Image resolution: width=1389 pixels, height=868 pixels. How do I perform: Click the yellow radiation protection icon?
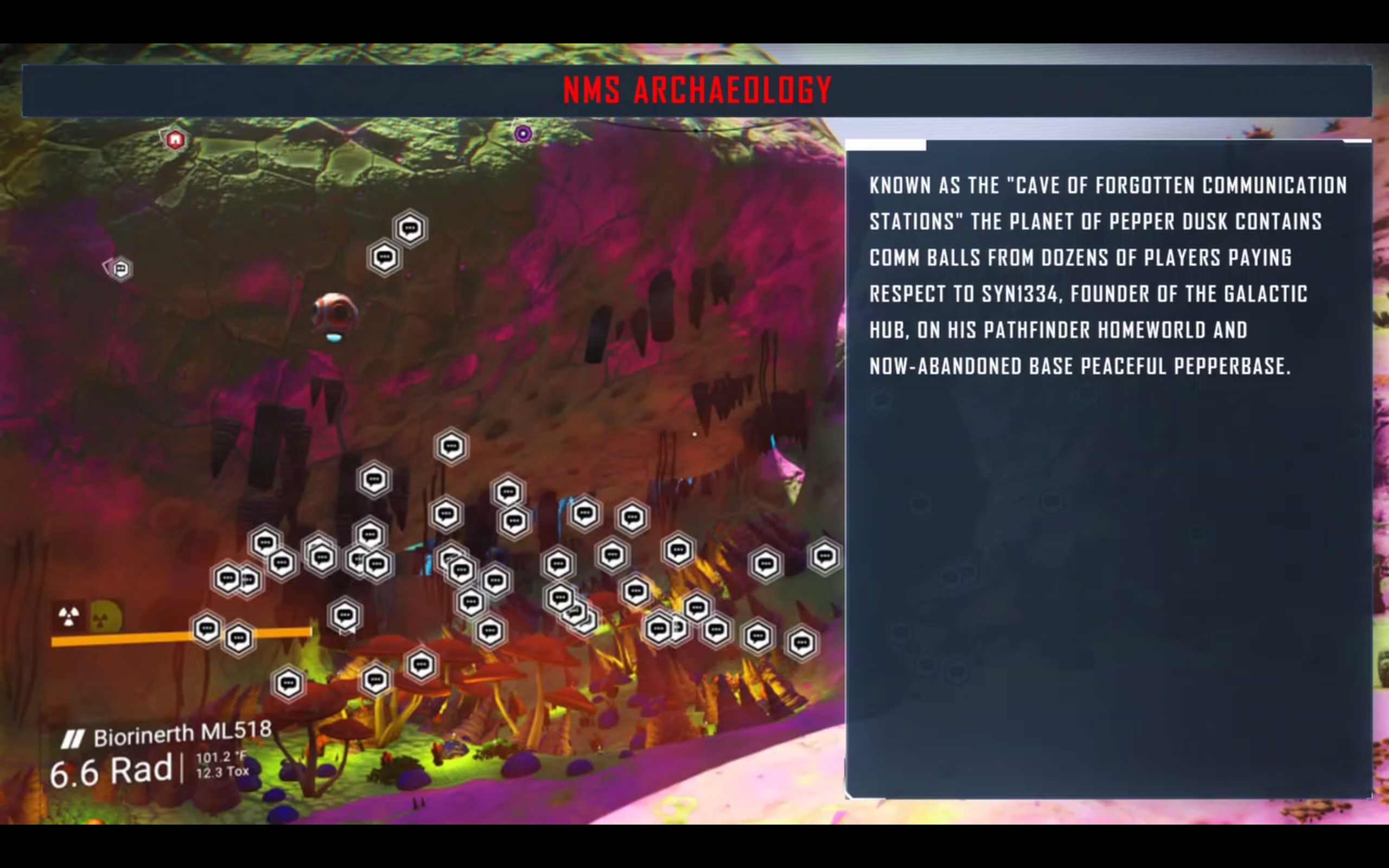coord(105,617)
